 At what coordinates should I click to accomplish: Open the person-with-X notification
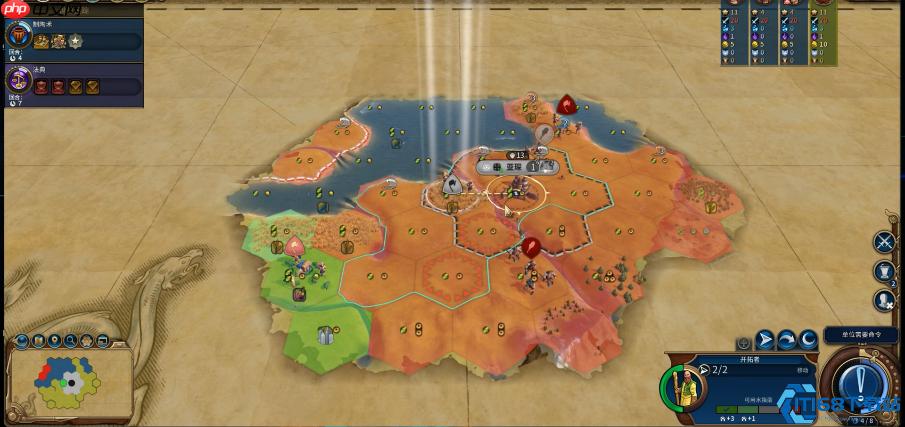(884, 300)
